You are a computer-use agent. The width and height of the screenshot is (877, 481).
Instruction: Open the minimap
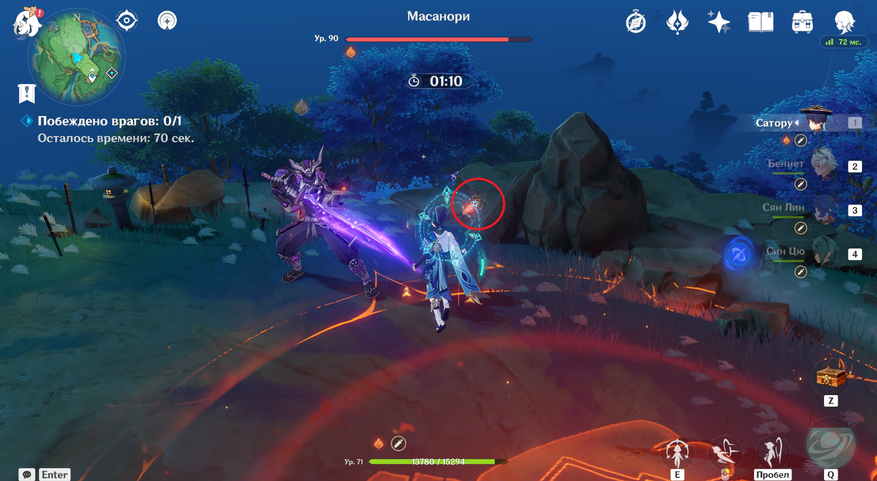[77, 56]
